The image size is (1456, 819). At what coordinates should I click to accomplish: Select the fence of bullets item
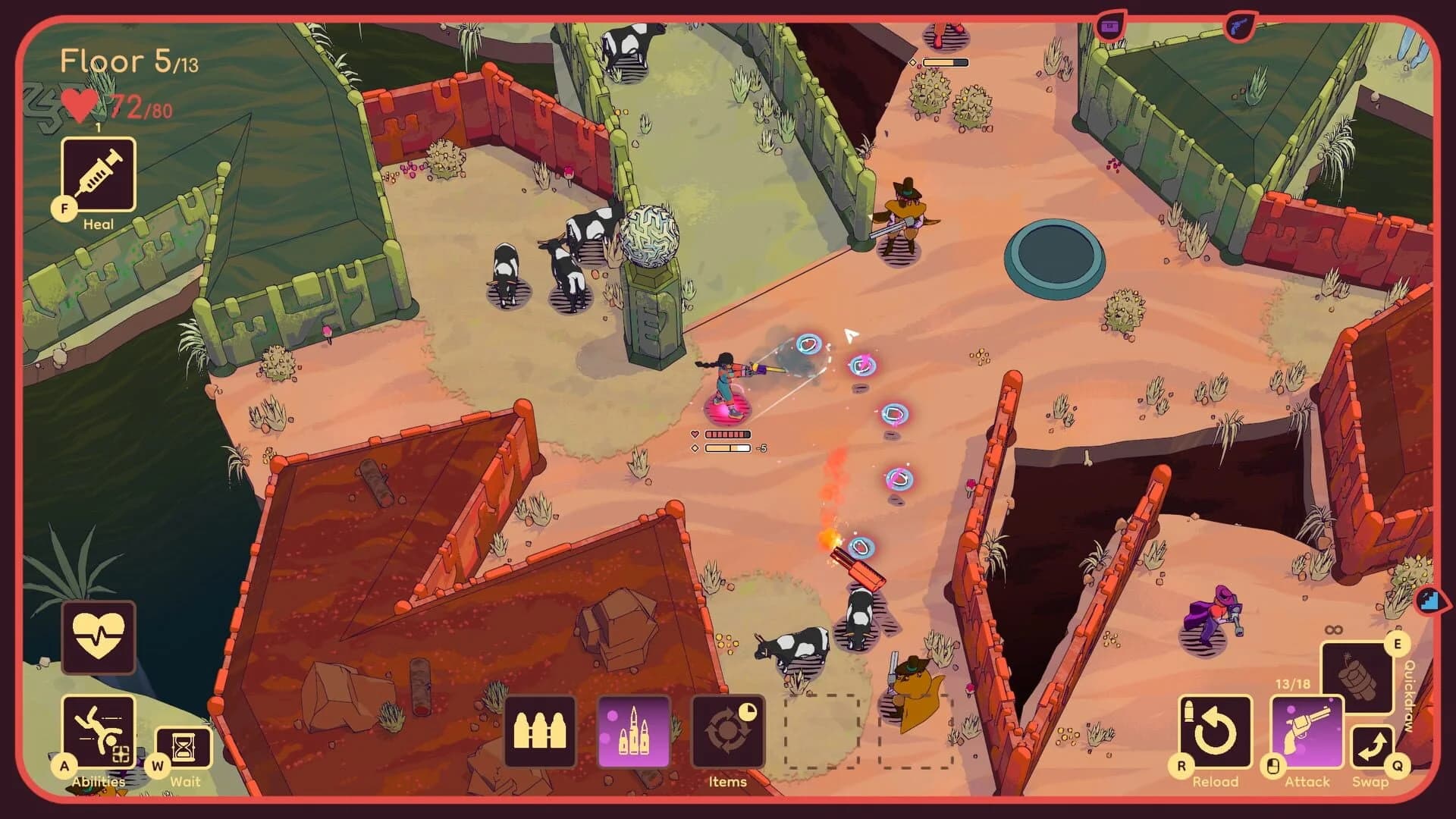pos(540,730)
